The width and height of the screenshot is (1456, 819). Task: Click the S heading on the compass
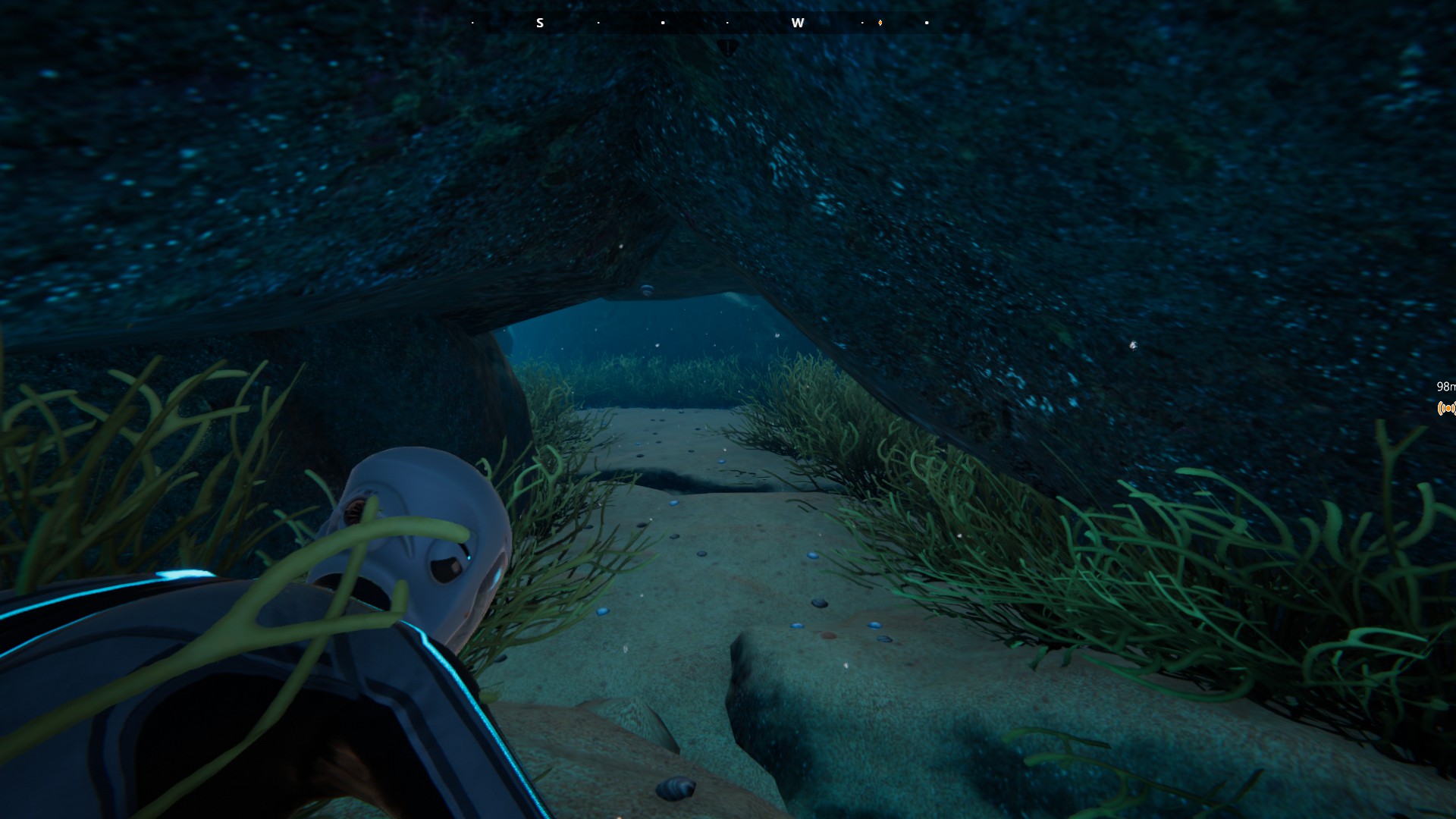(x=540, y=23)
